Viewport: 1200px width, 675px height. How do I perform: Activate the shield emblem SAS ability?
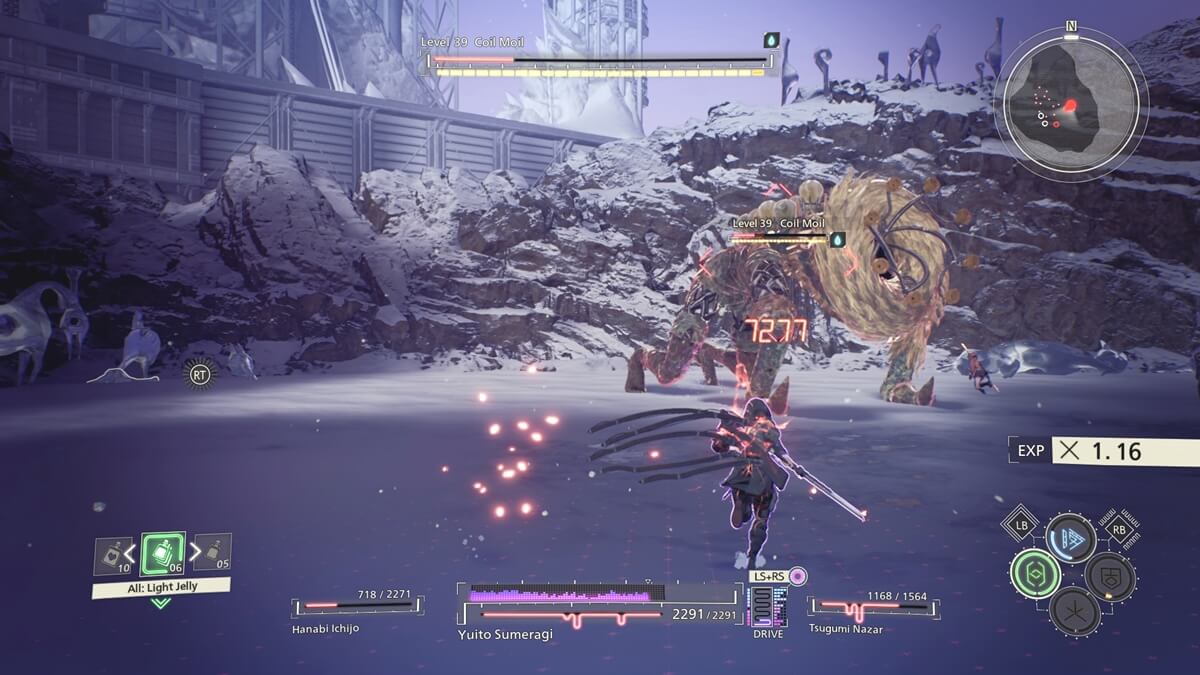tap(1110, 576)
